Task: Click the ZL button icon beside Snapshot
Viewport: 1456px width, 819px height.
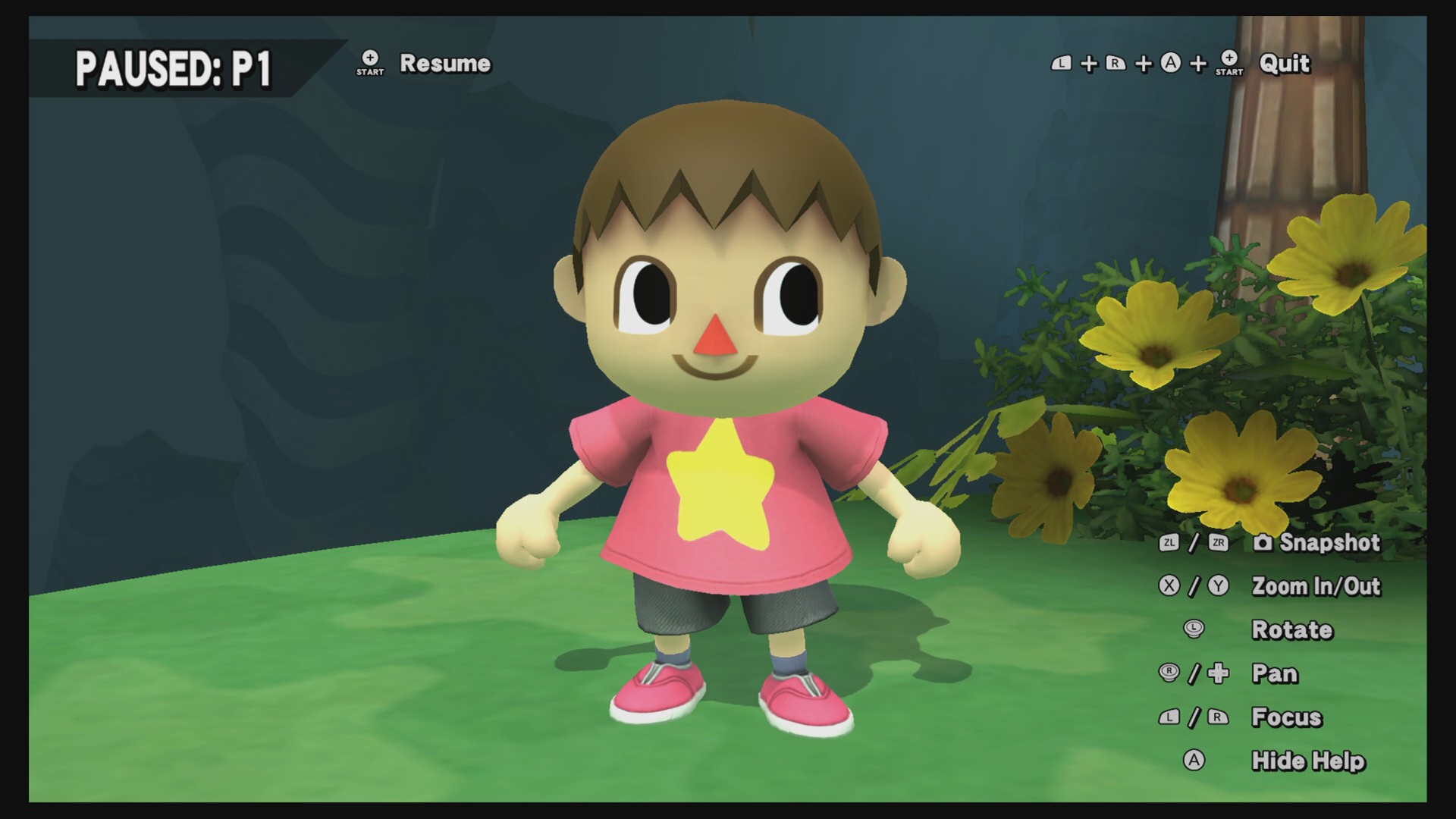Action: point(1170,544)
